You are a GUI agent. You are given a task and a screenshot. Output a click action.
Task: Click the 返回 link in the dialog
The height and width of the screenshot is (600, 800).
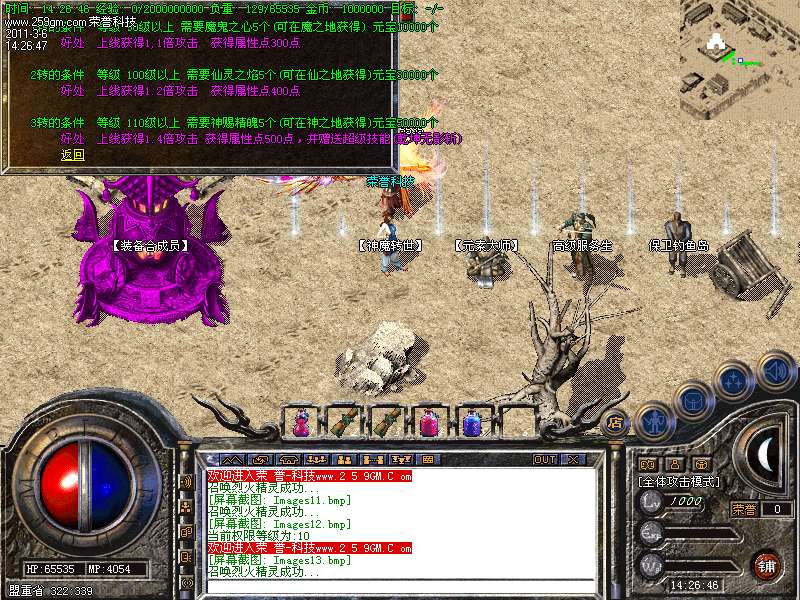[x=72, y=155]
